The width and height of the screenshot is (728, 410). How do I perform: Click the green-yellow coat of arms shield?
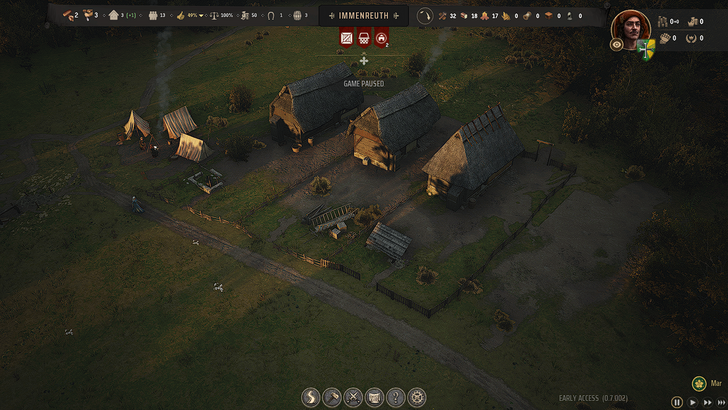click(x=646, y=45)
